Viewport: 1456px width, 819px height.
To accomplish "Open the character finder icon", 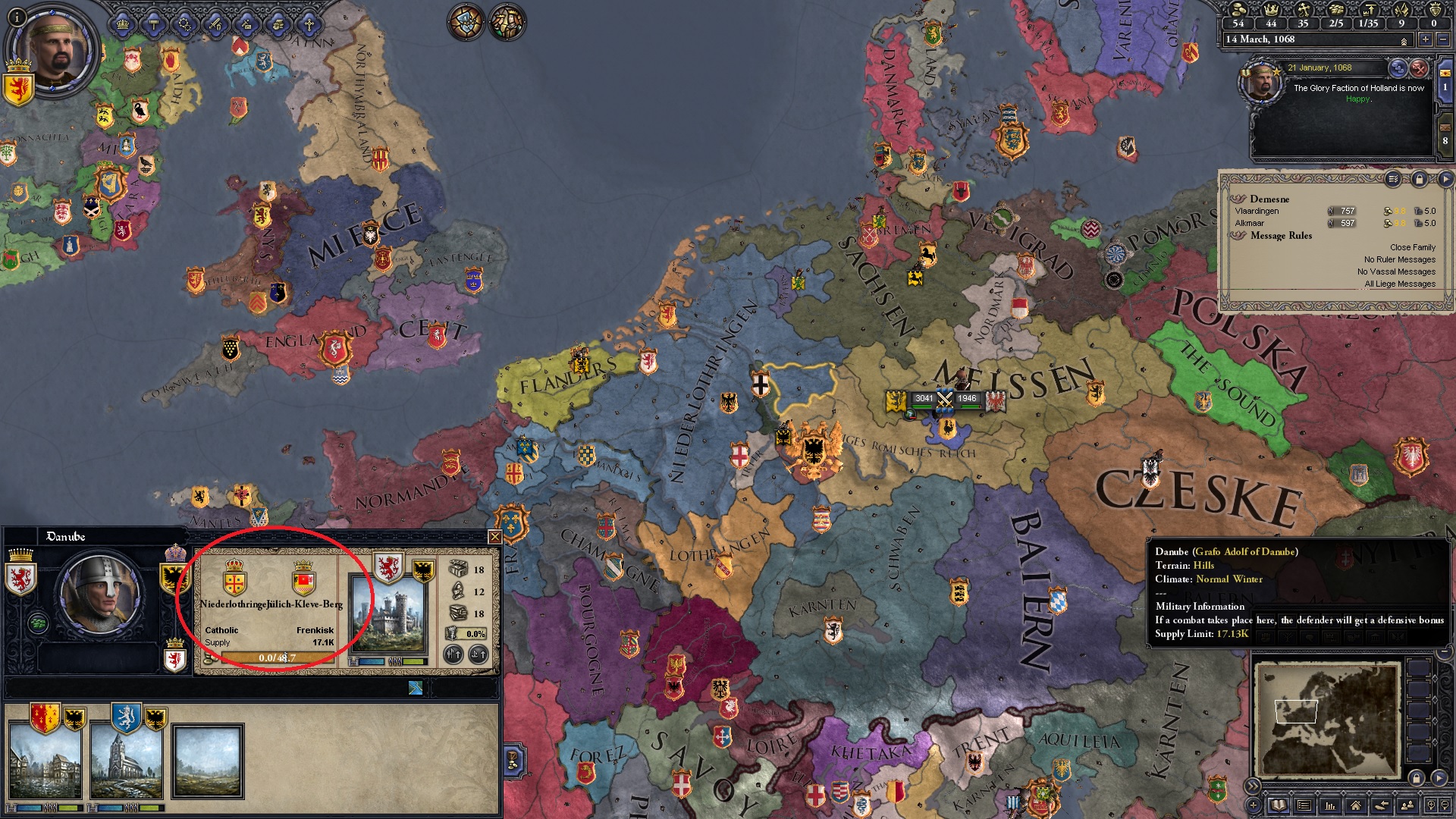I will 1407,806.
